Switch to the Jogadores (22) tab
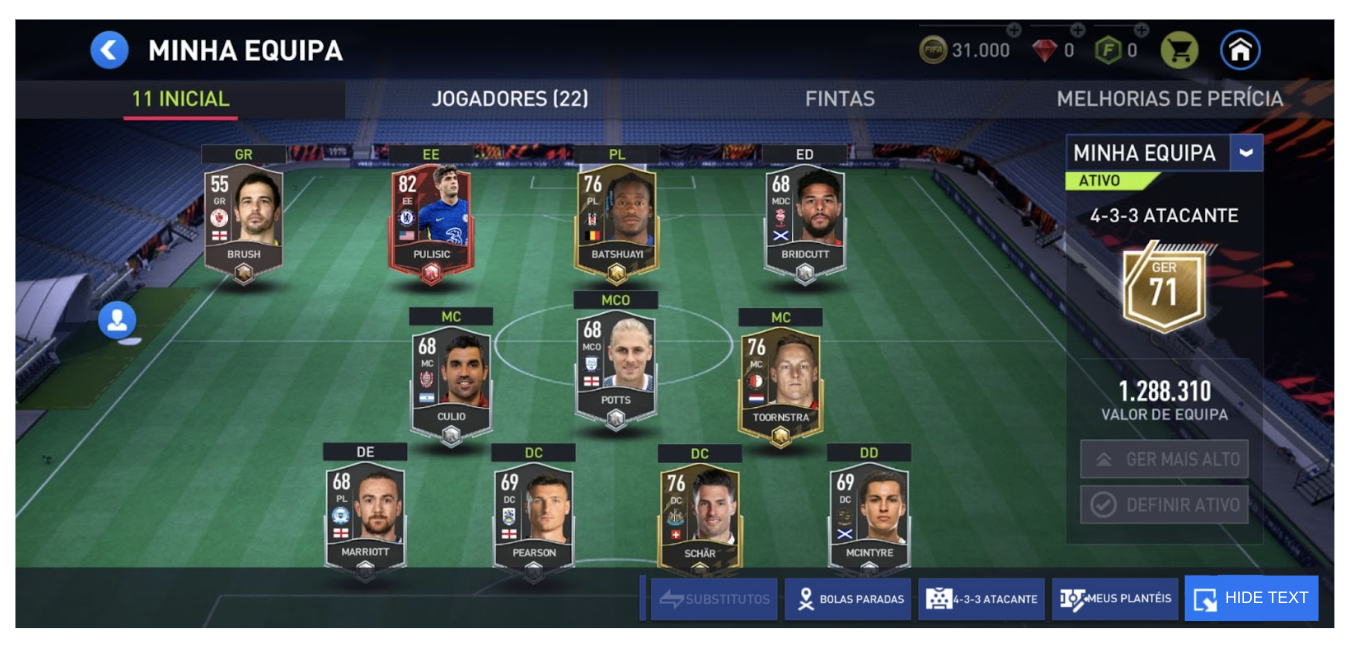The image size is (1352, 656). point(509,99)
